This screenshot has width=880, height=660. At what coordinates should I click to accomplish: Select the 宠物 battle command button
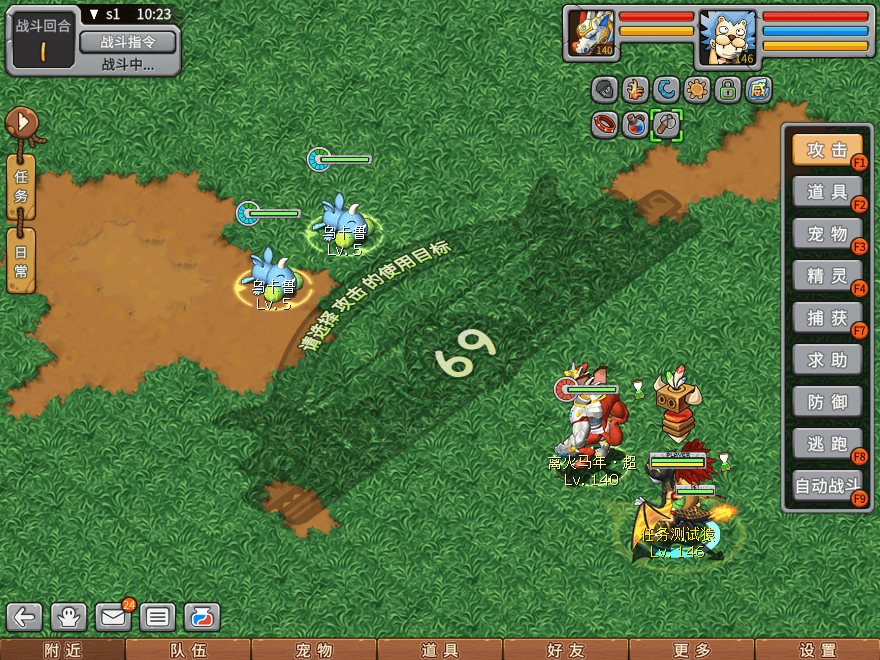pos(827,234)
